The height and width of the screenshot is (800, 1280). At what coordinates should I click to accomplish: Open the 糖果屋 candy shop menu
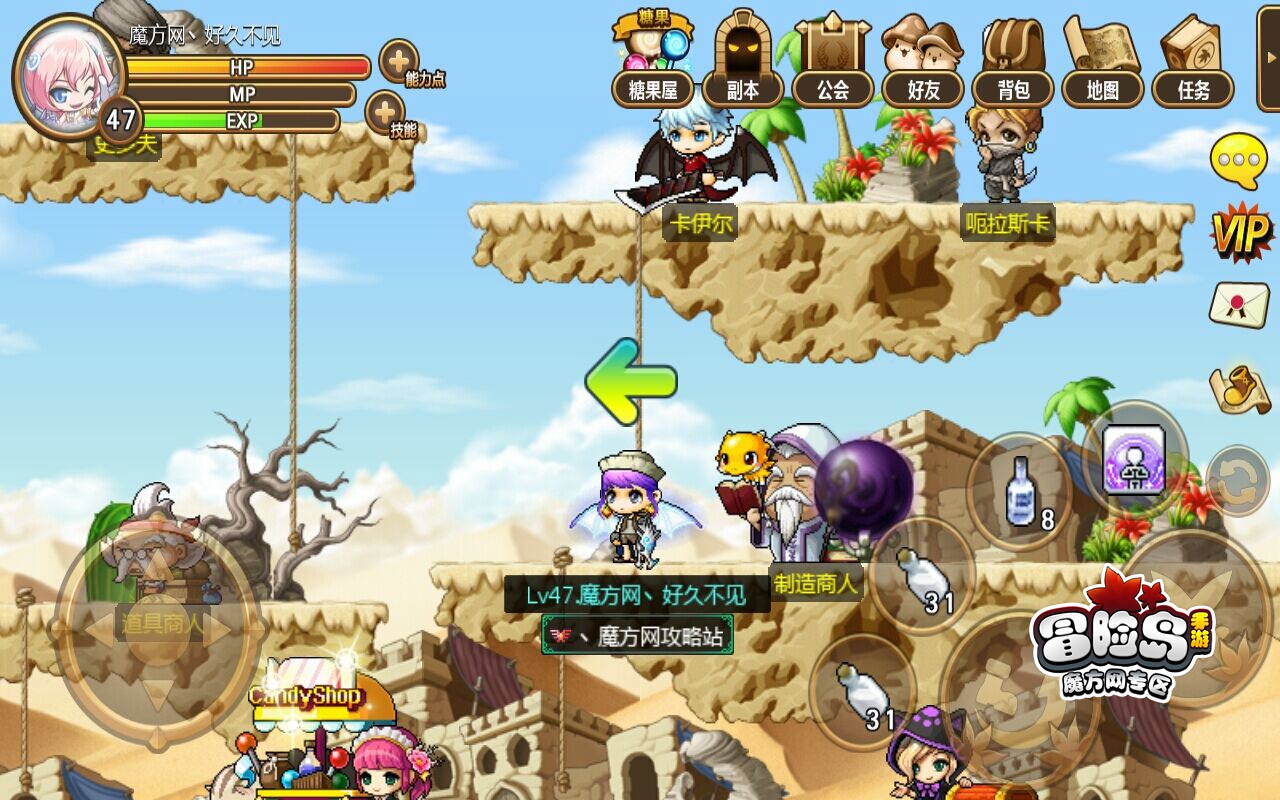(x=652, y=60)
